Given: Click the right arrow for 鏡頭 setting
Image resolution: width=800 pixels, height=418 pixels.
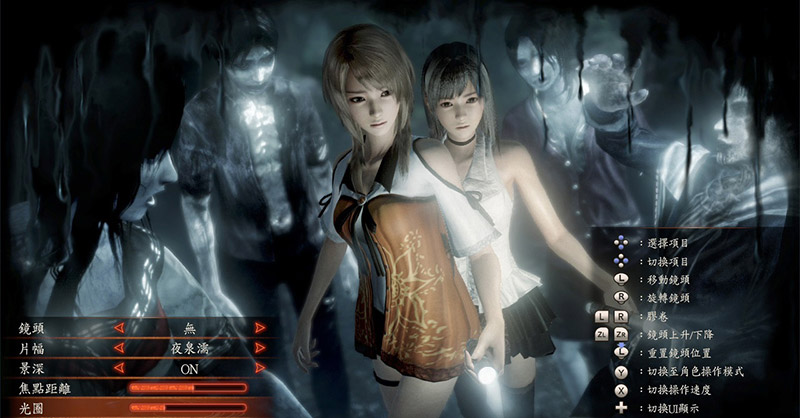Looking at the screenshot, I should 260,328.
